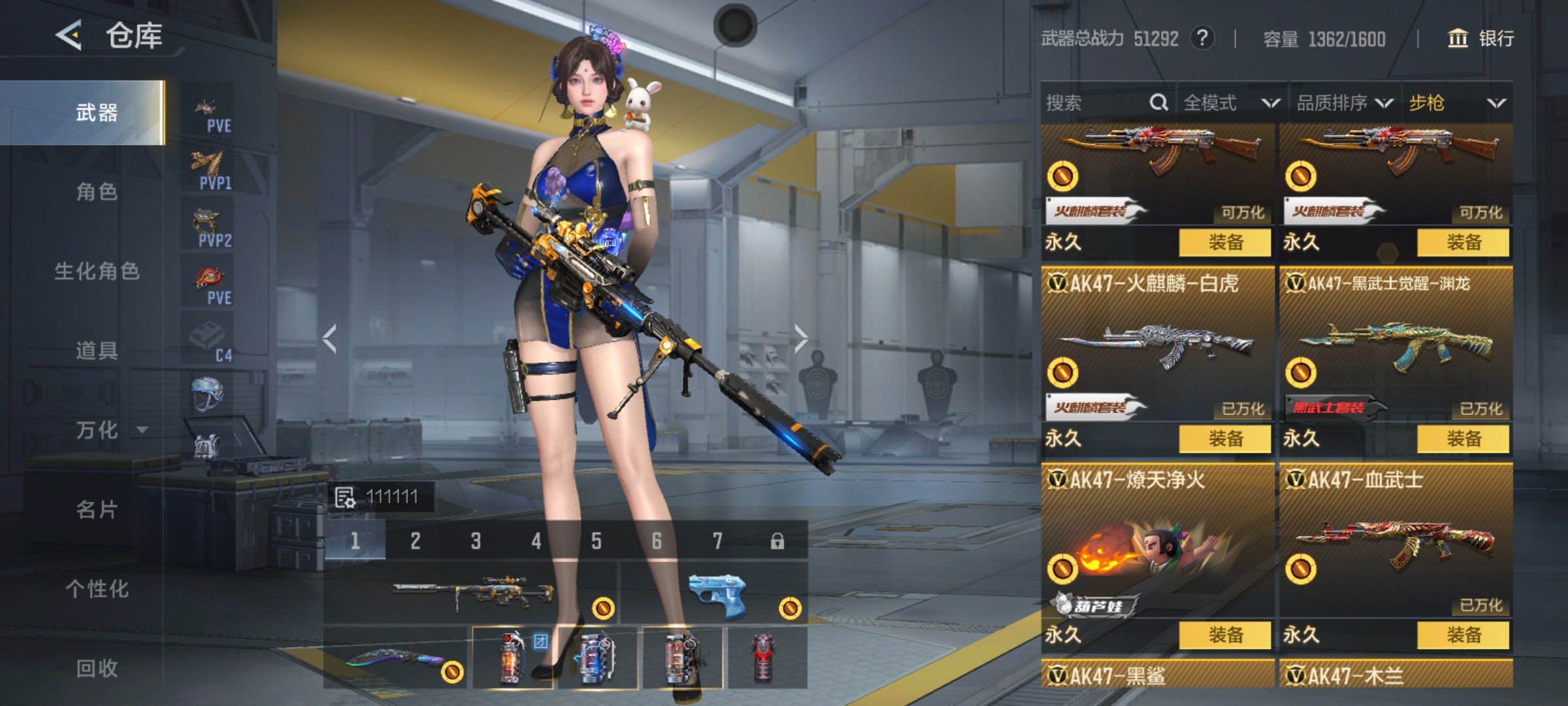Open the 生化角色 category

tap(97, 271)
